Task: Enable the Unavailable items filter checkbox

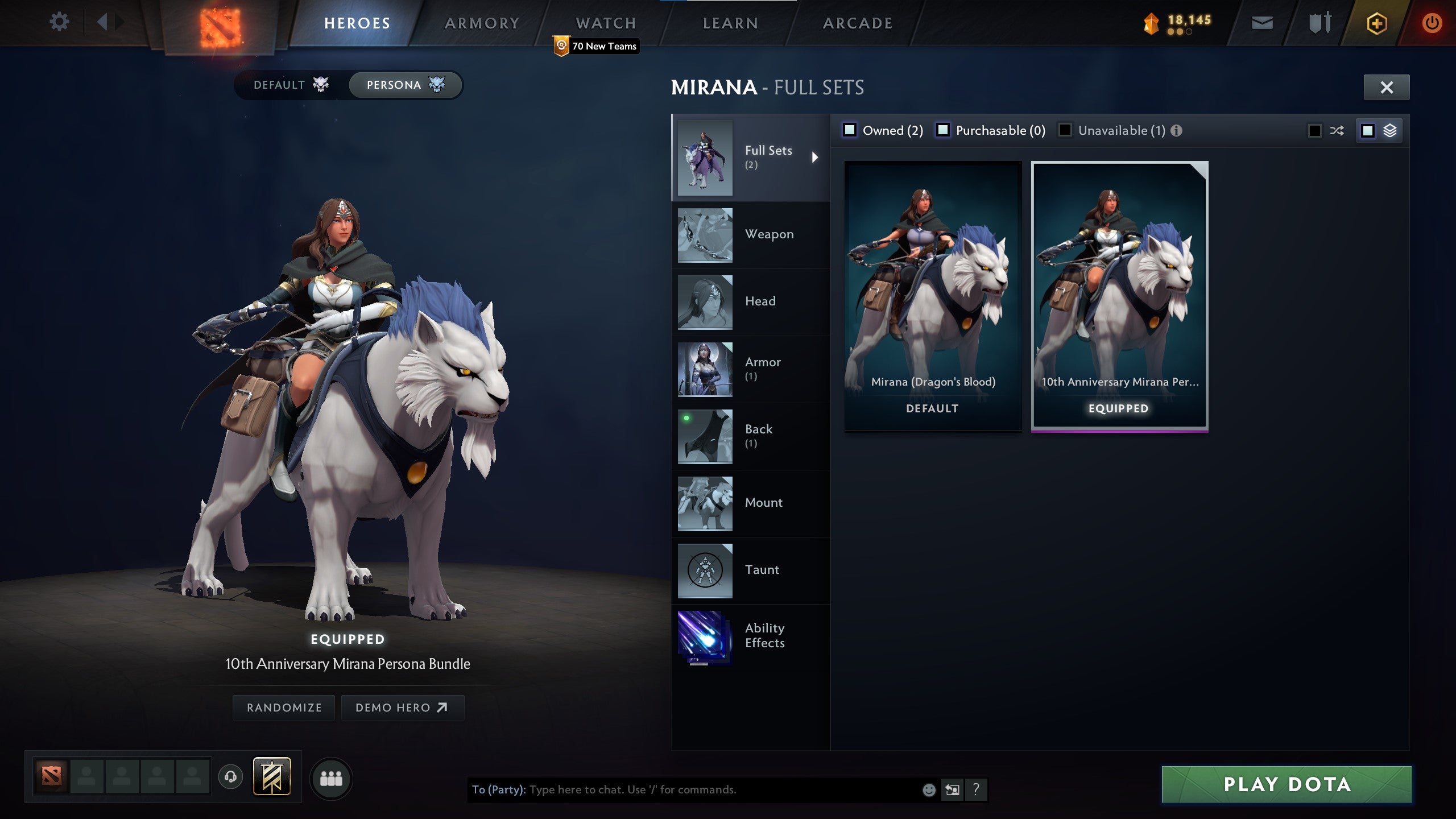Action: pos(1064,130)
